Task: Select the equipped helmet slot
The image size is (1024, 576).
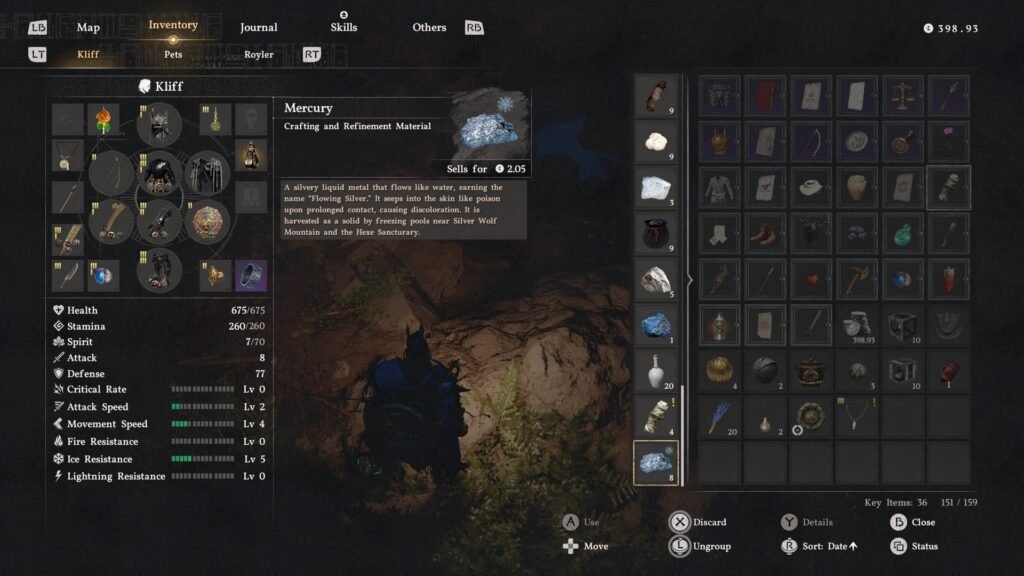Action: (159, 123)
